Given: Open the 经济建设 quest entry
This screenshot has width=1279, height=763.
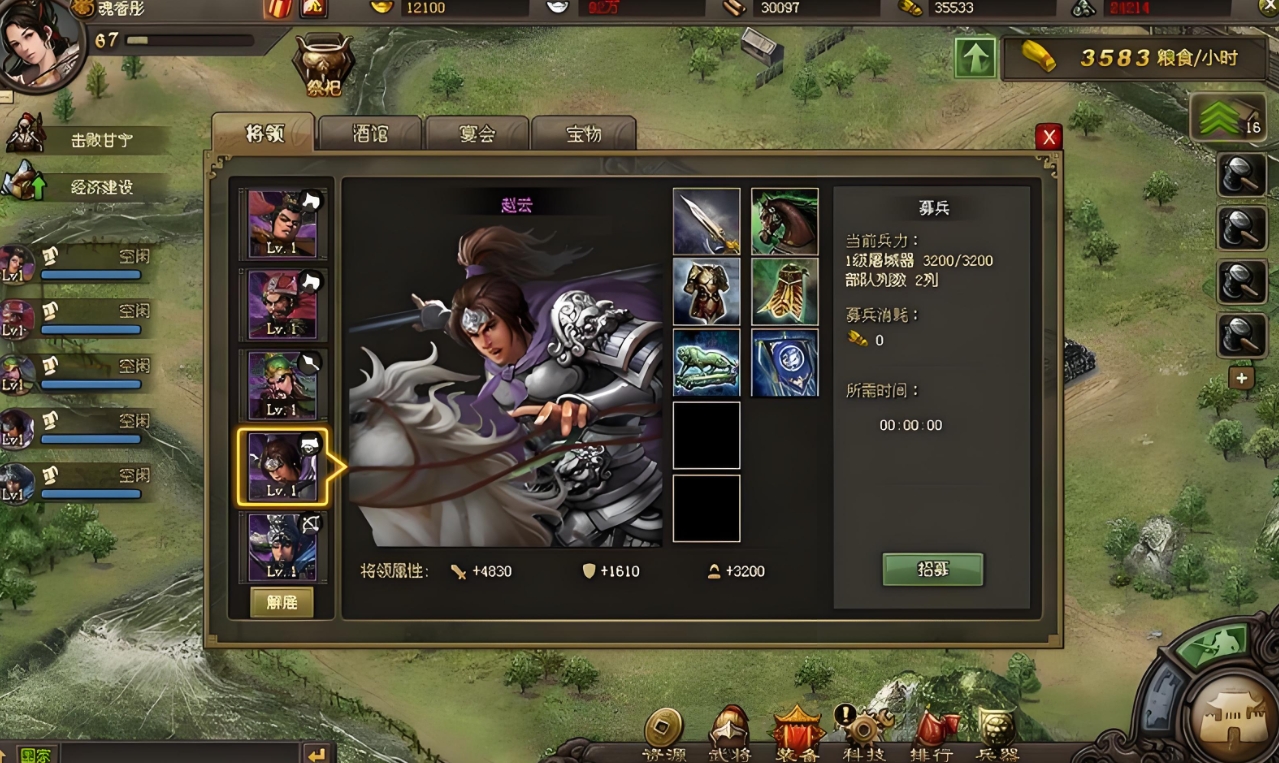Looking at the screenshot, I should [x=101, y=187].
